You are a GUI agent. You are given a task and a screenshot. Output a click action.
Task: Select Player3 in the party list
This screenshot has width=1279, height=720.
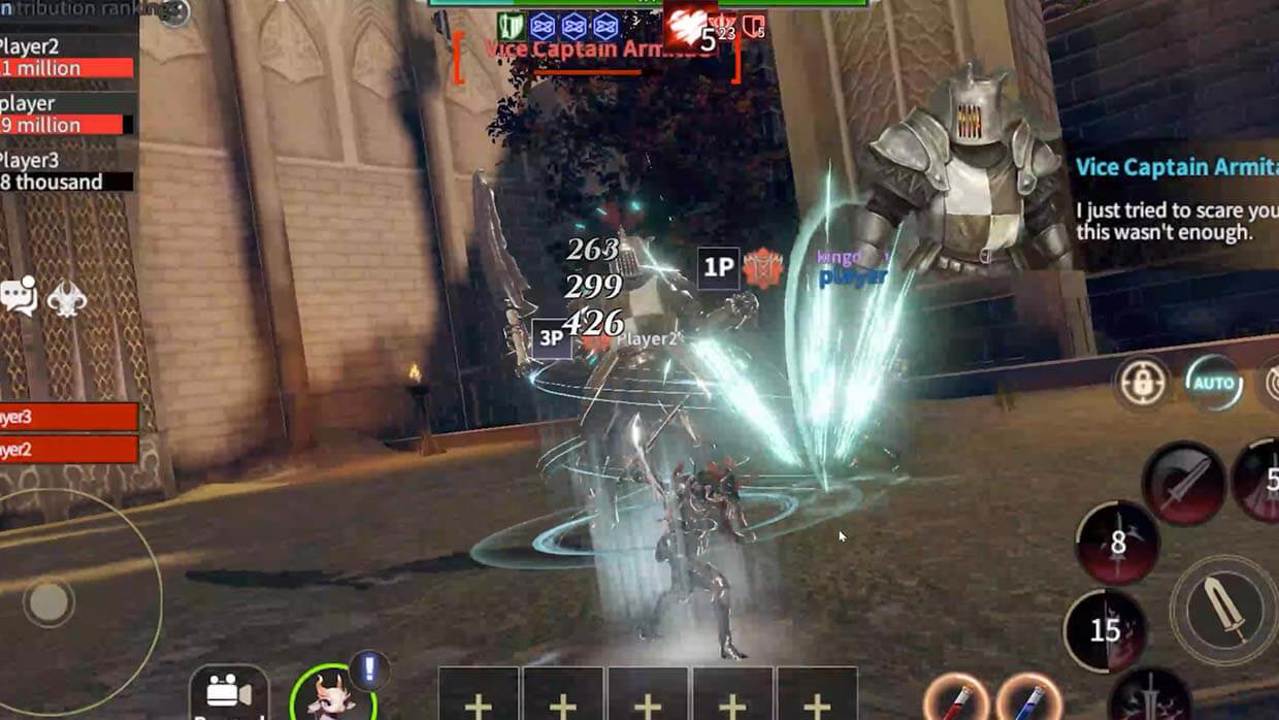68,417
